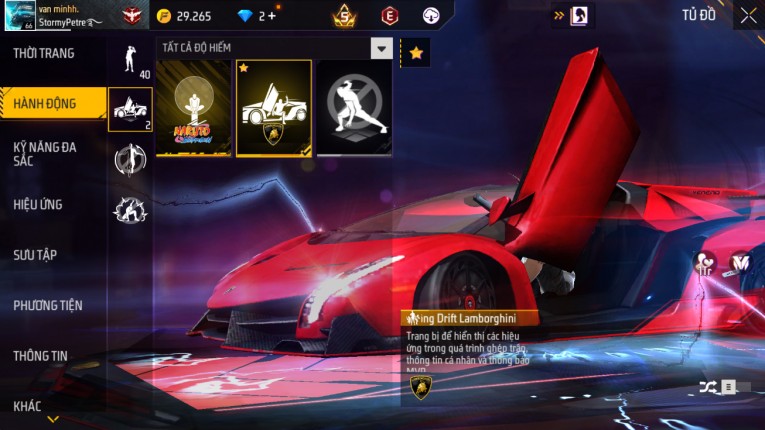
Task: Open the Hiệu Ứng category
Action: pos(39,205)
